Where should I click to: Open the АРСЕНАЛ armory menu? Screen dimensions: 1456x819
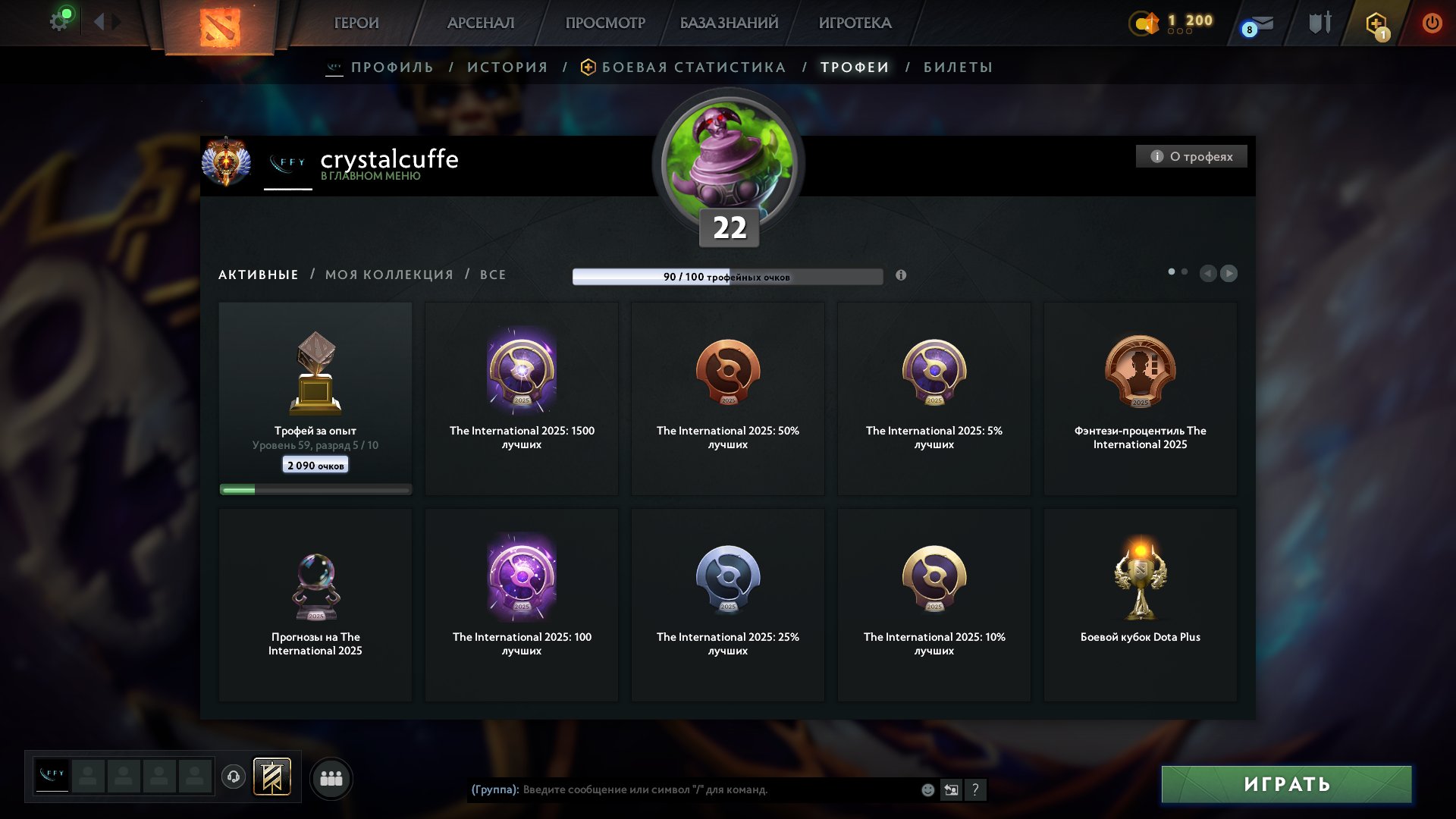481,23
